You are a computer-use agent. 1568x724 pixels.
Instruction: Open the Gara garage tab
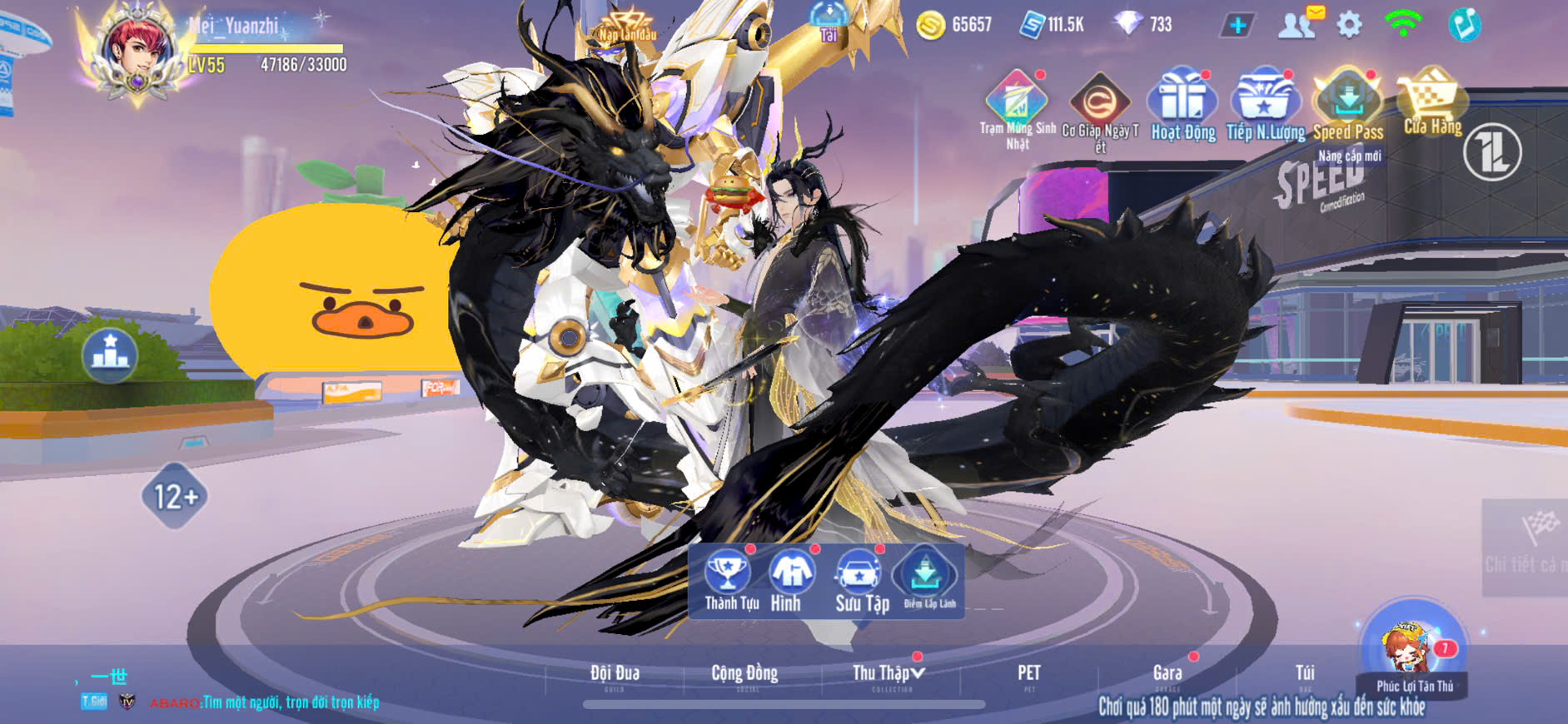point(1167,674)
